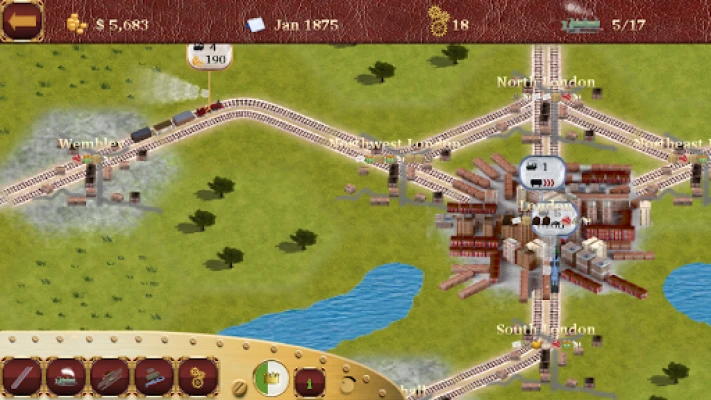Viewport: 711px width, 400px height.
Task: Open the green train wagon tool
Action: pos(154,377)
